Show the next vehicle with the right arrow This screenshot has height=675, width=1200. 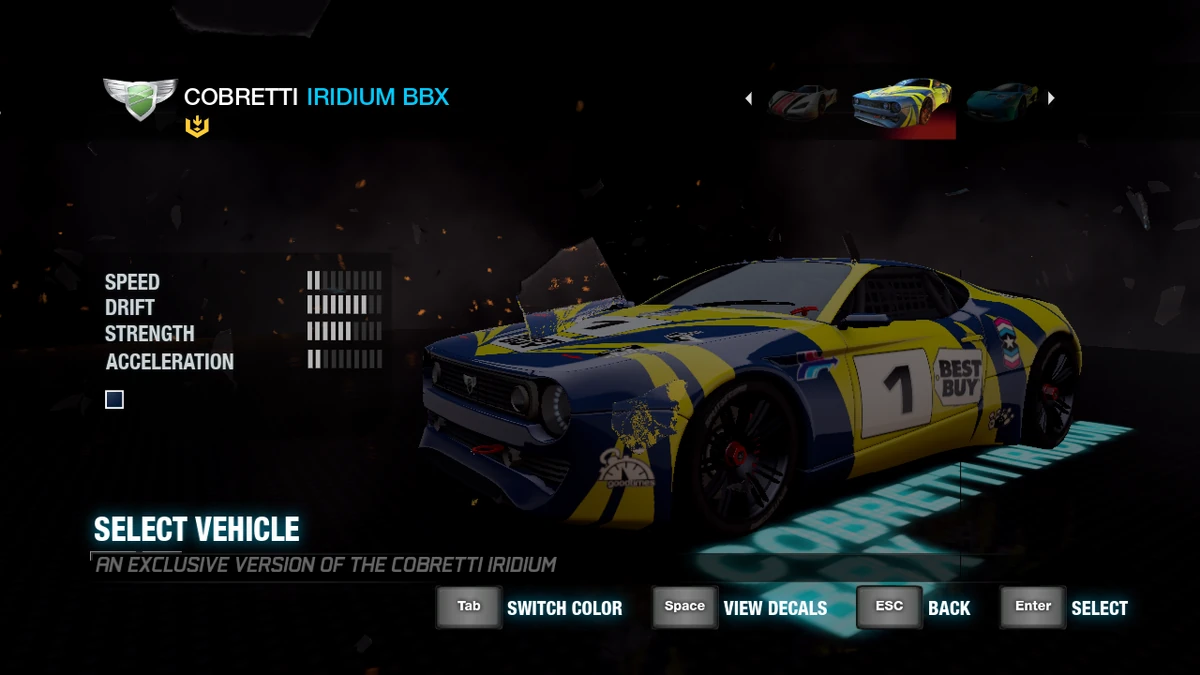pyautogui.click(x=1051, y=98)
